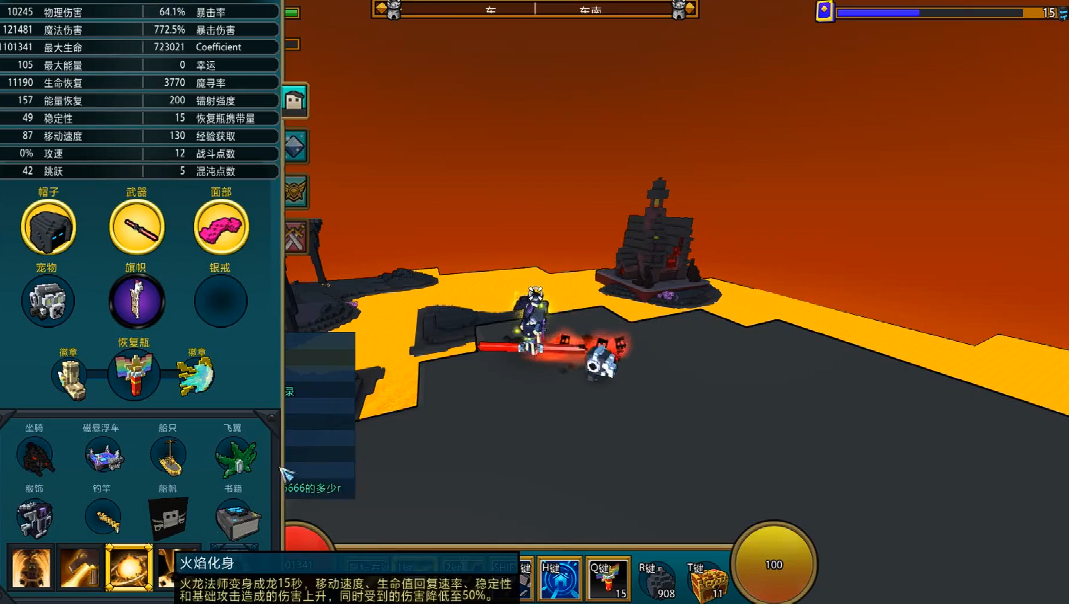Open the left emblem slot
This screenshot has width=1069, height=604.
click(73, 376)
